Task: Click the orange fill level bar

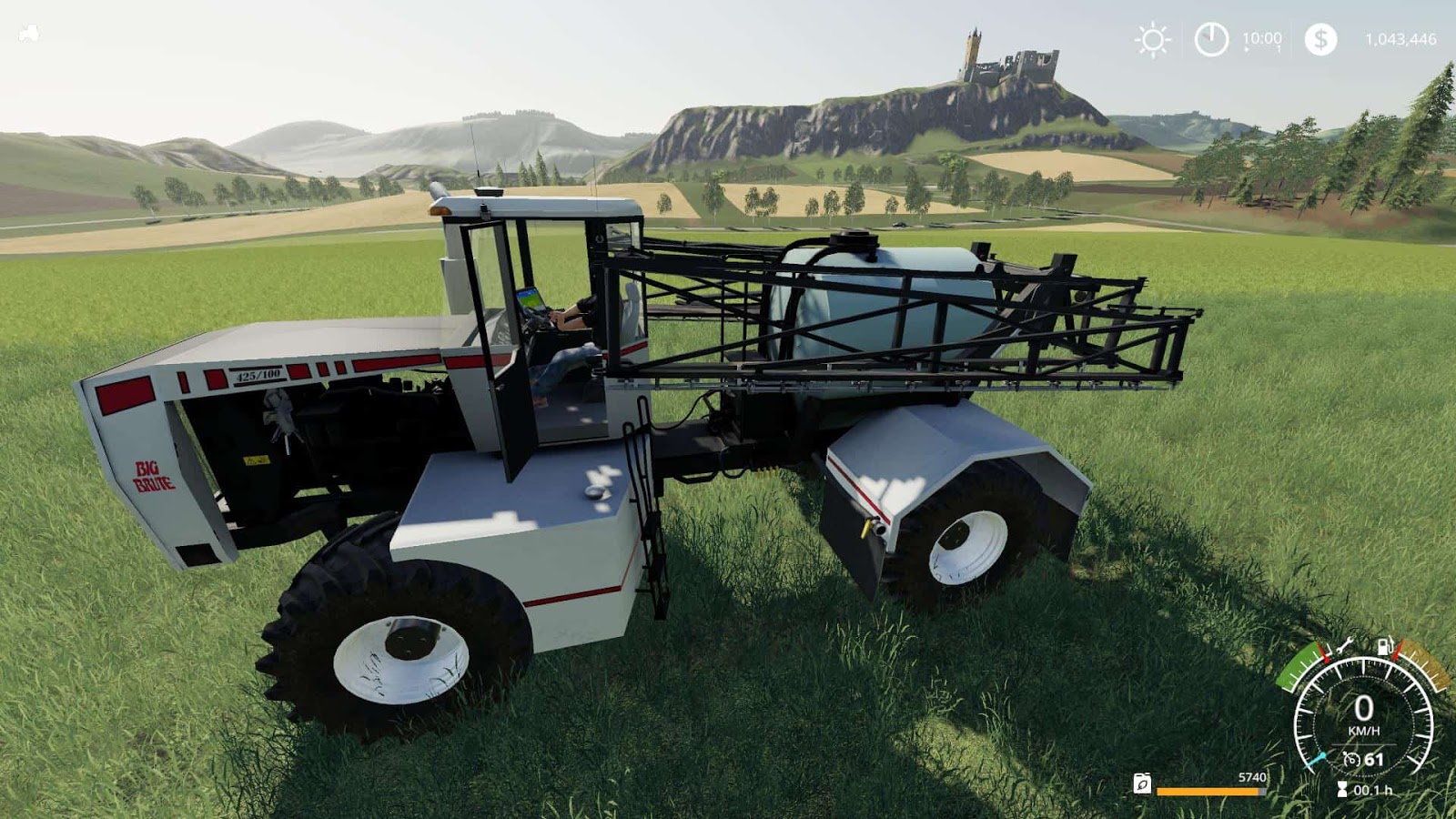Action: 1207,791
